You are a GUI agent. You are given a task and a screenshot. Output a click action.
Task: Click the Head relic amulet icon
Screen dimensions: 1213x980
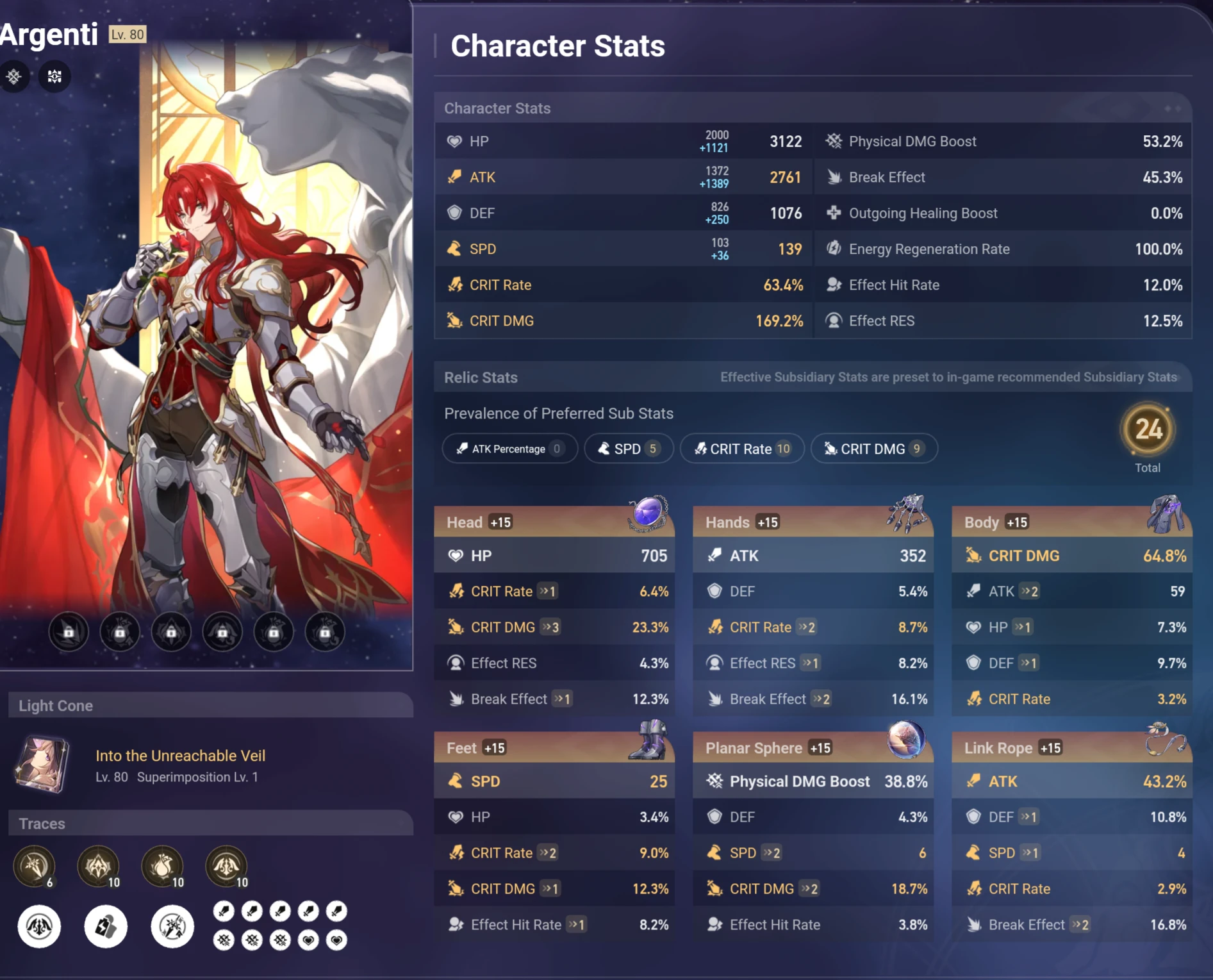coord(647,514)
